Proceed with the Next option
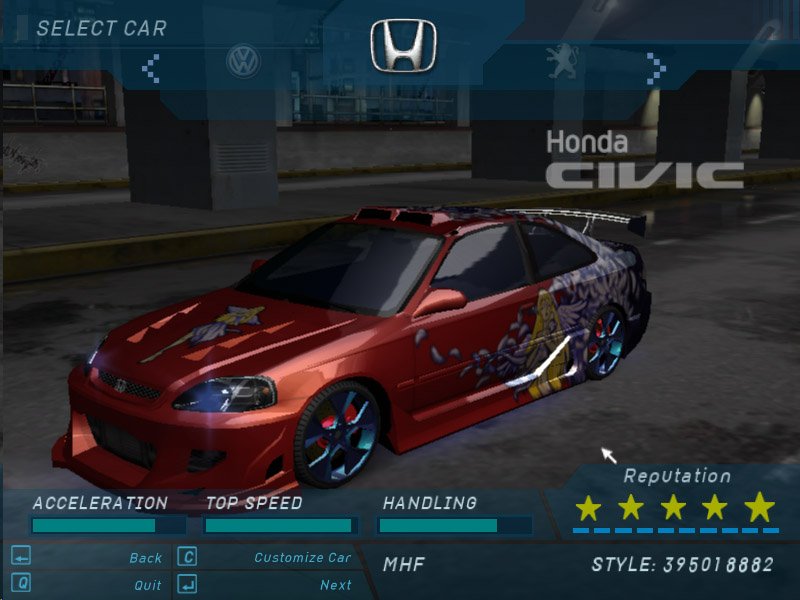Image resolution: width=800 pixels, height=600 pixels. point(335,585)
